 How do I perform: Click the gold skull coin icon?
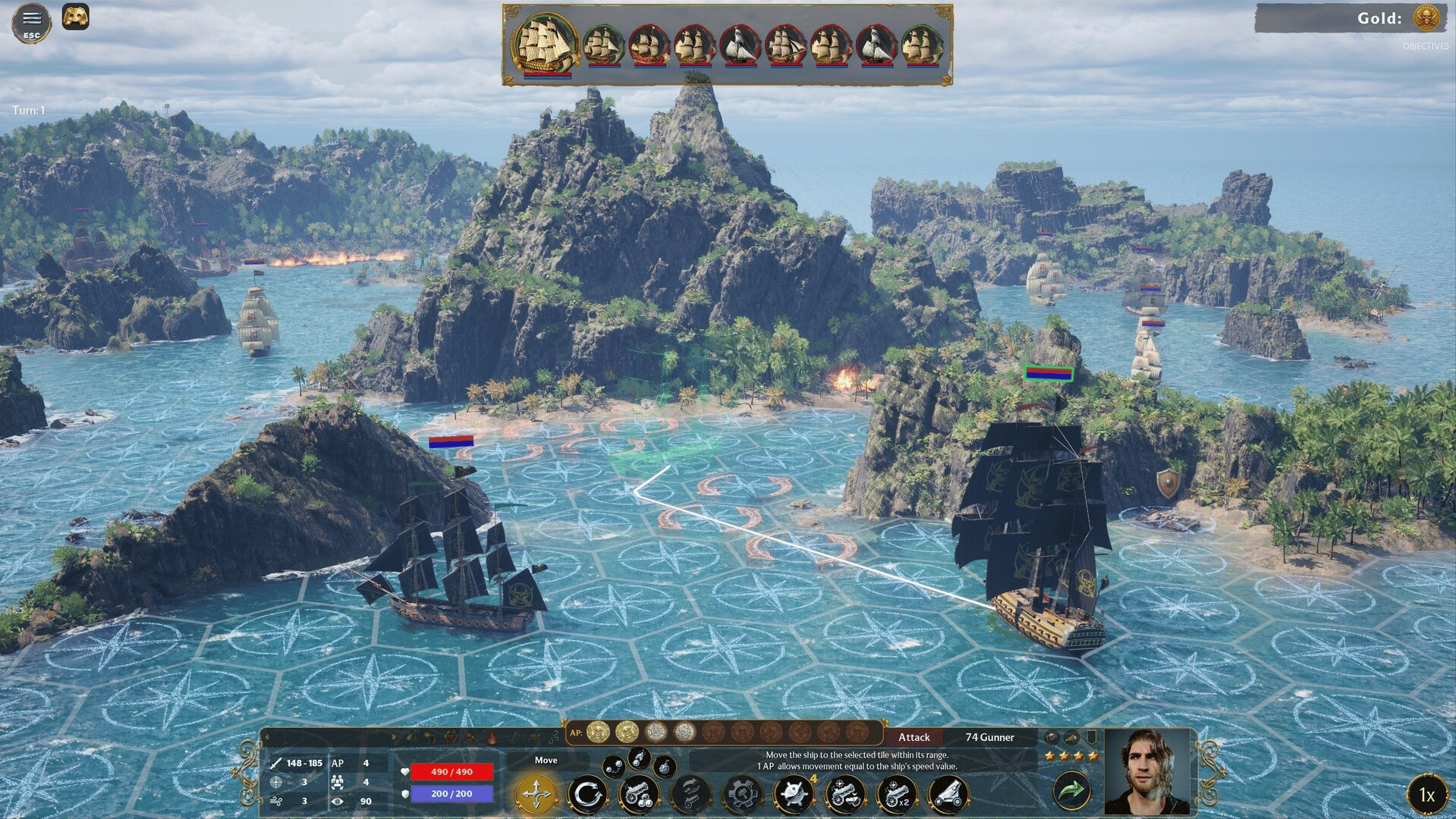[1426, 17]
